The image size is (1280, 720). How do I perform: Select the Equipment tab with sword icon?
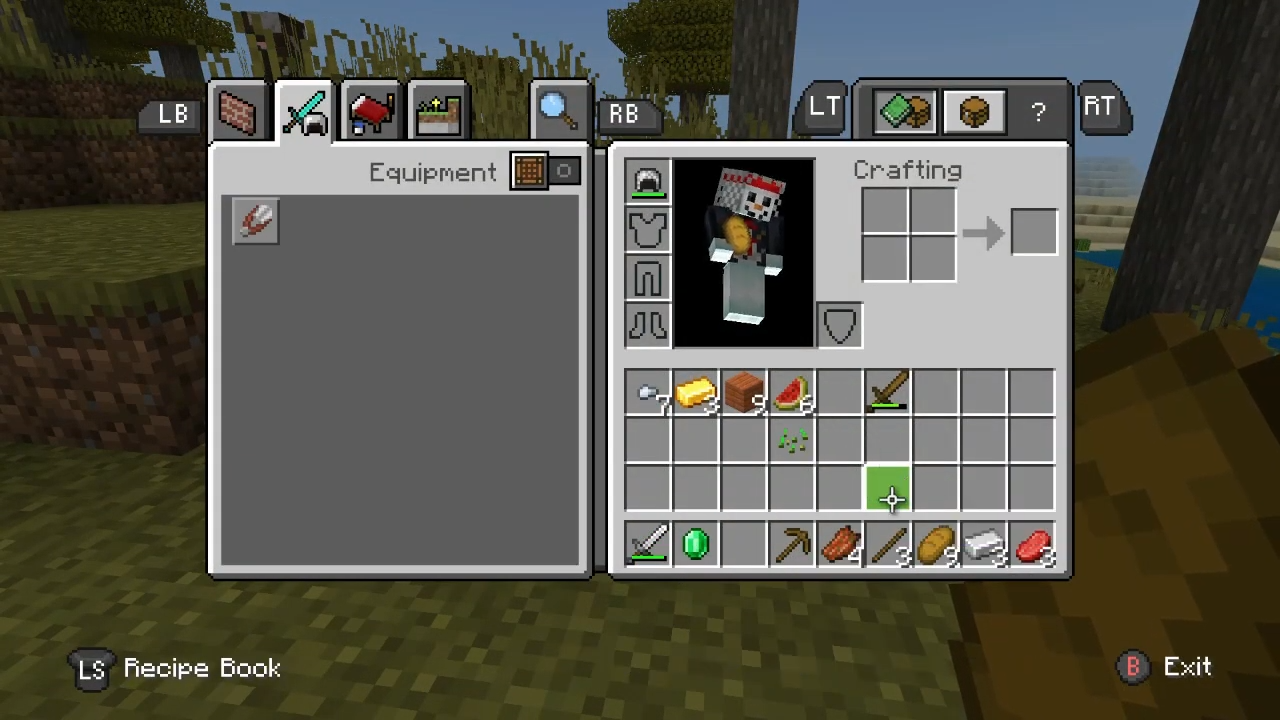click(x=305, y=113)
